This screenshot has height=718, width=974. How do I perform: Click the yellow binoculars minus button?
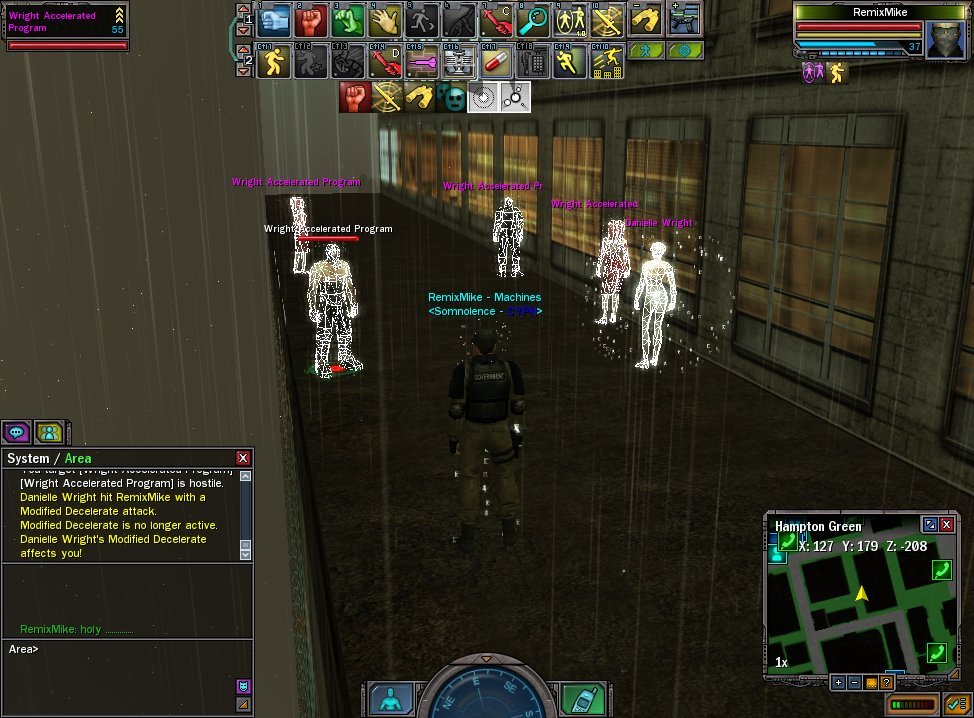pyautogui.click(x=646, y=19)
